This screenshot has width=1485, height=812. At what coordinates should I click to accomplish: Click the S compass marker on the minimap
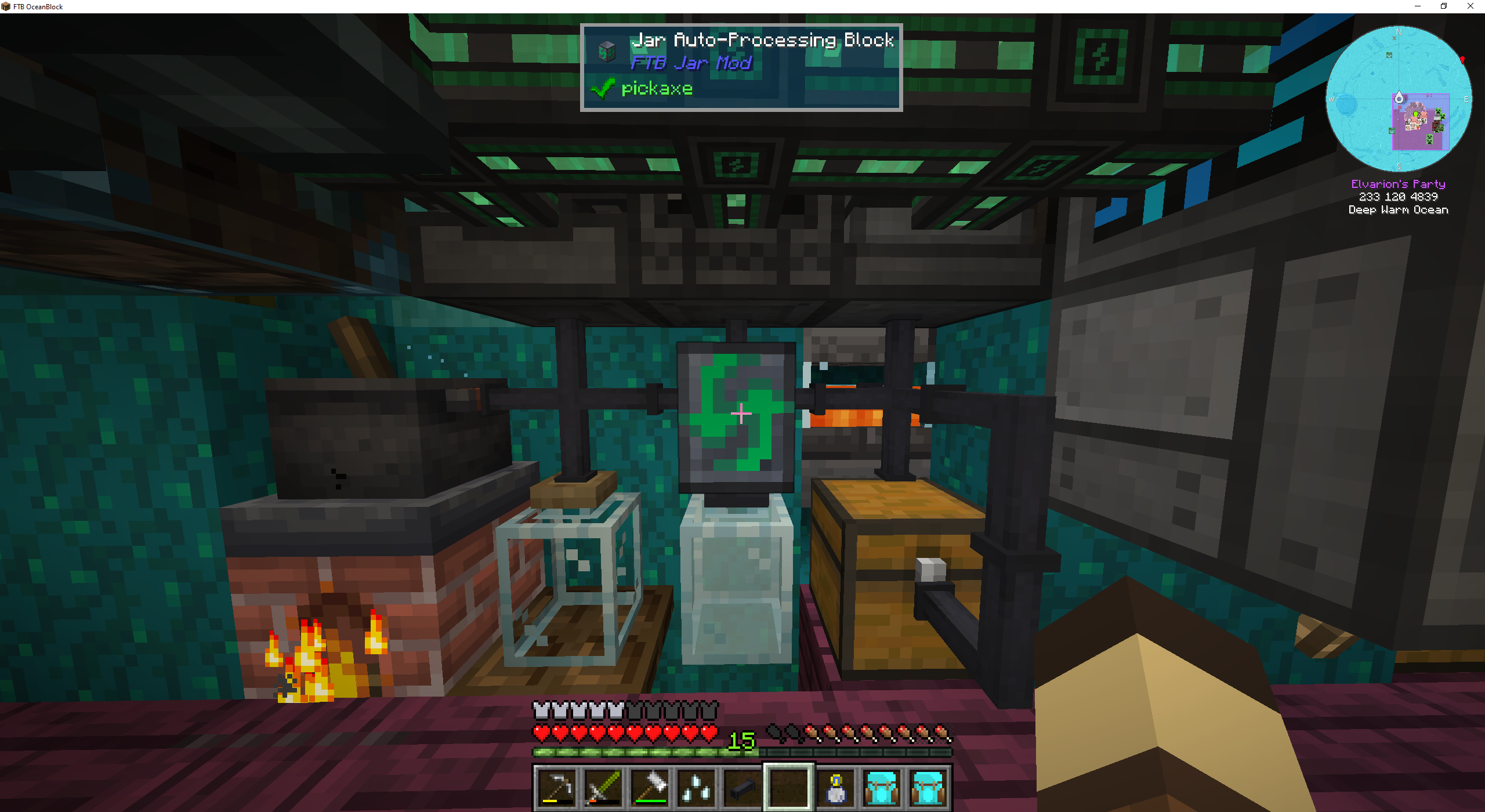pos(1399,166)
